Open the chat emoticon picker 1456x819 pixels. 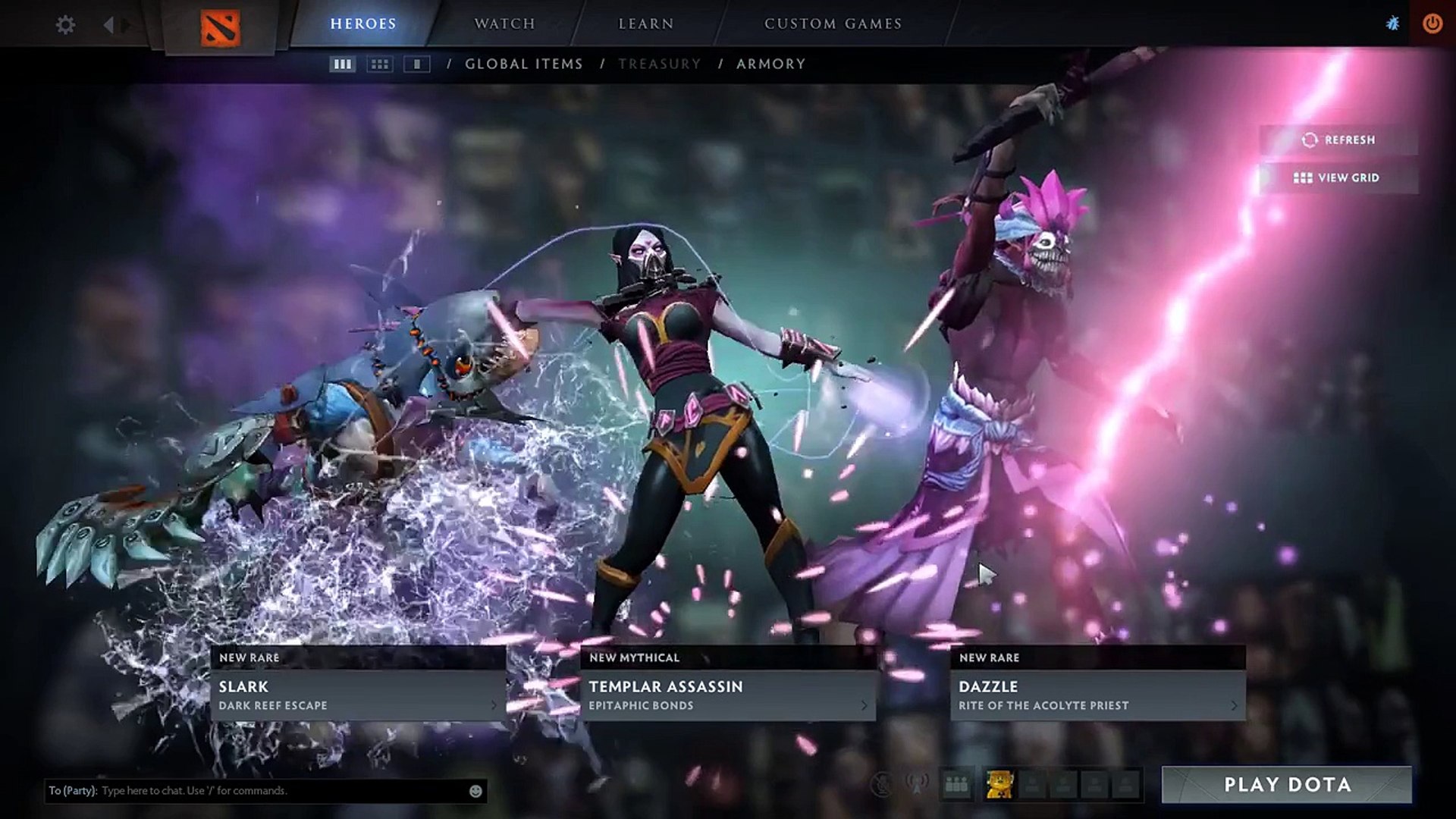[475, 791]
